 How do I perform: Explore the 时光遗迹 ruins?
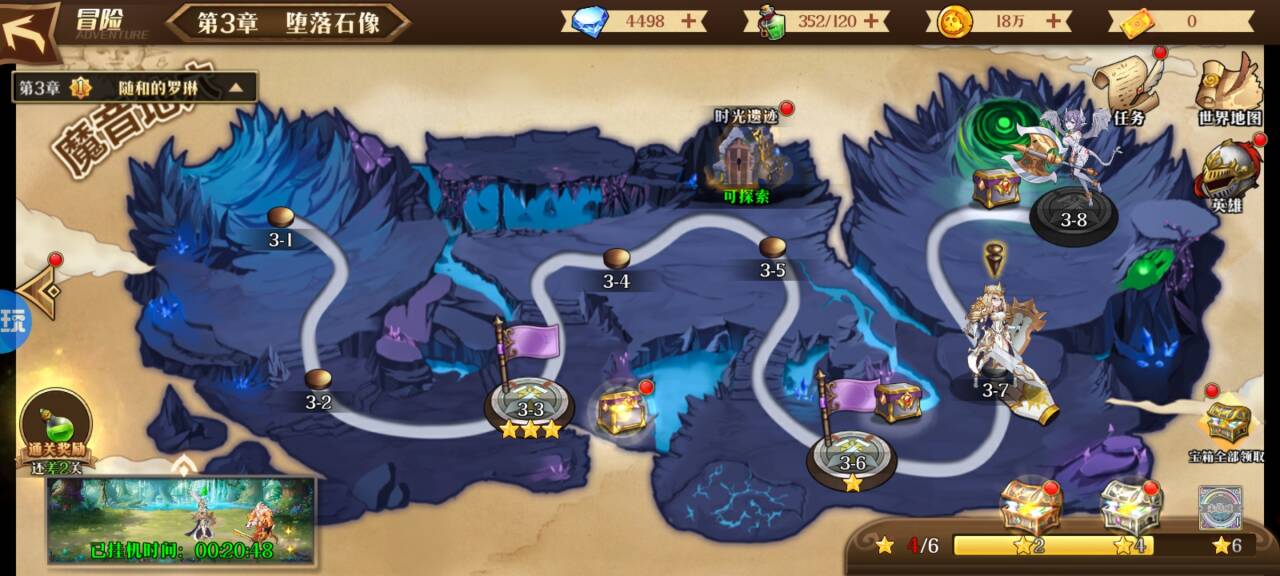click(x=747, y=158)
